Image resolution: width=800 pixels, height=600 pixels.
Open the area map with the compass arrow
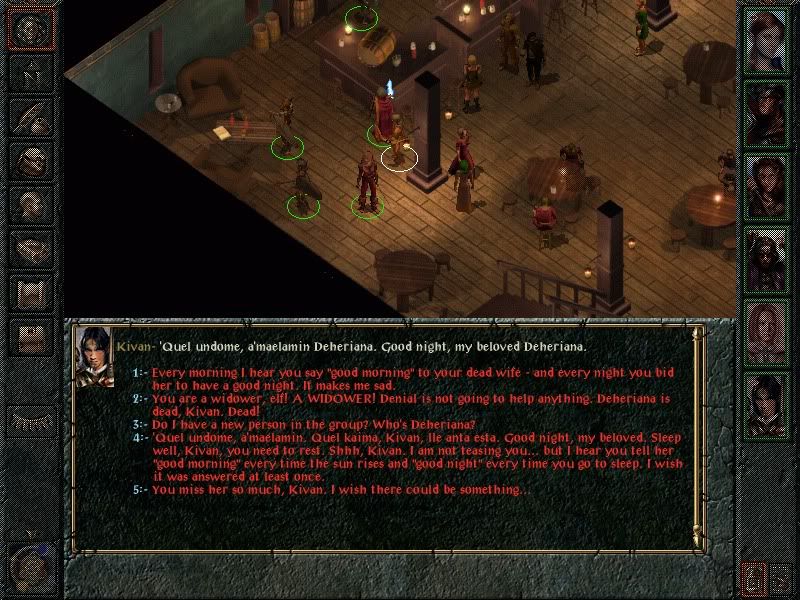click(31, 74)
